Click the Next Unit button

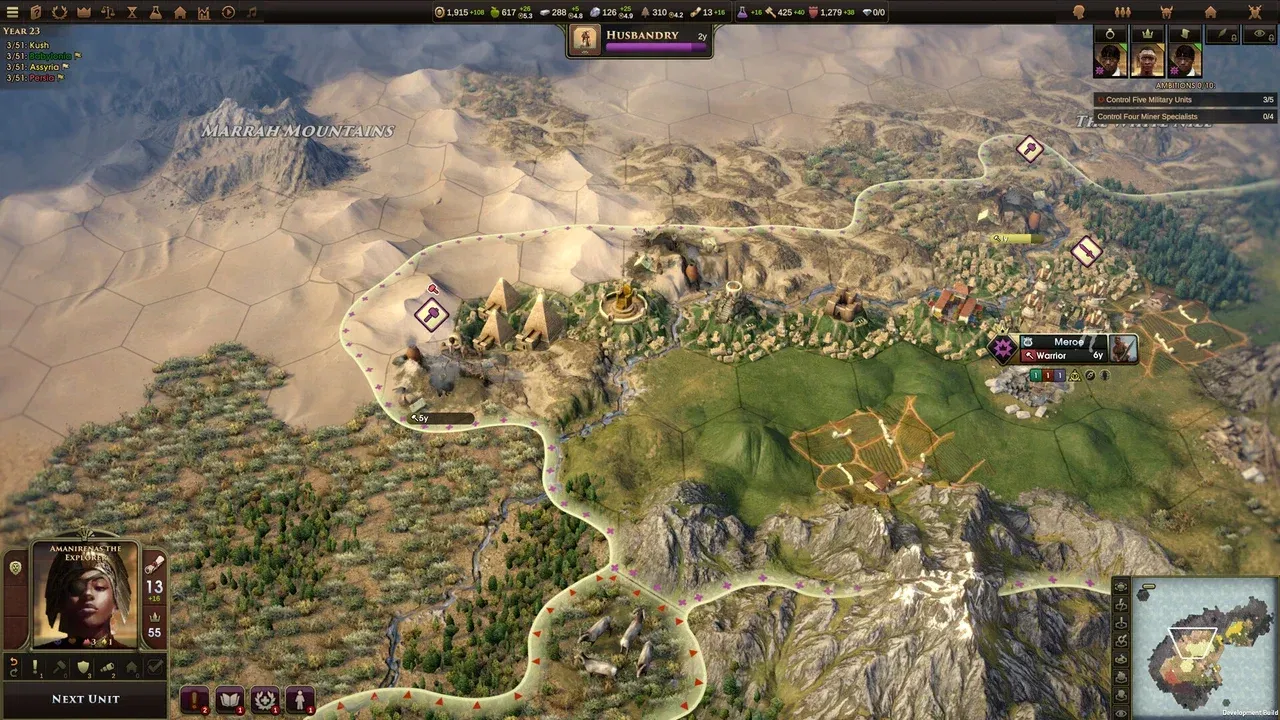pos(85,698)
